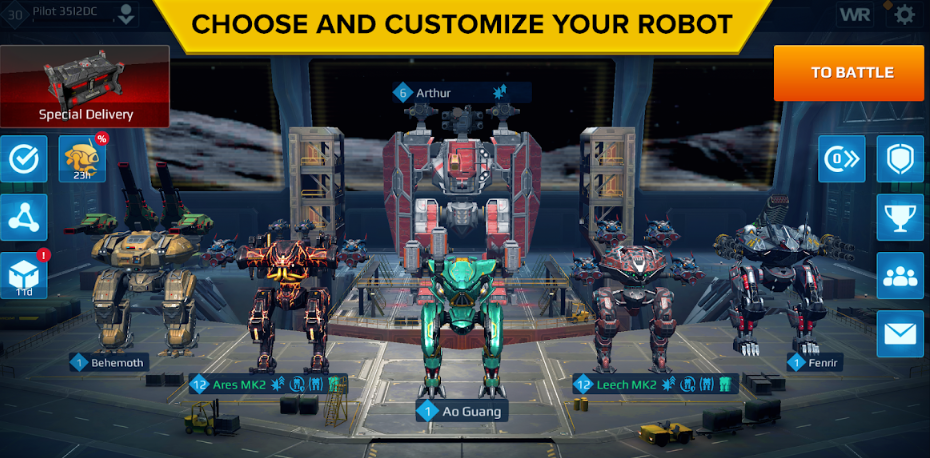Image resolution: width=930 pixels, height=458 pixels.
Task: Open the triangle network icon
Action: click(x=23, y=217)
